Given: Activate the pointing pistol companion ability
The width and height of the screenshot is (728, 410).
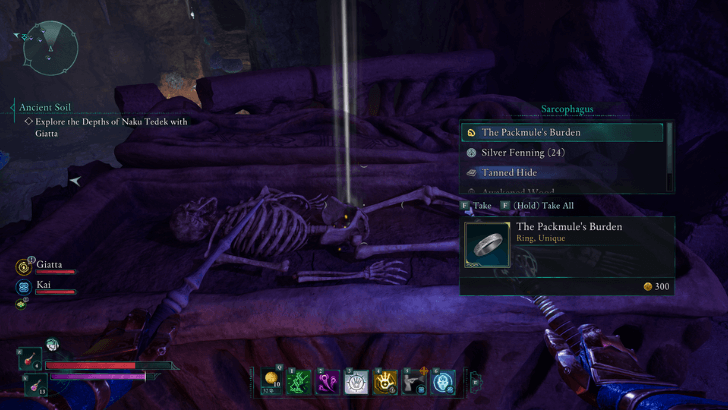Looking at the screenshot, I should pos(414,380).
